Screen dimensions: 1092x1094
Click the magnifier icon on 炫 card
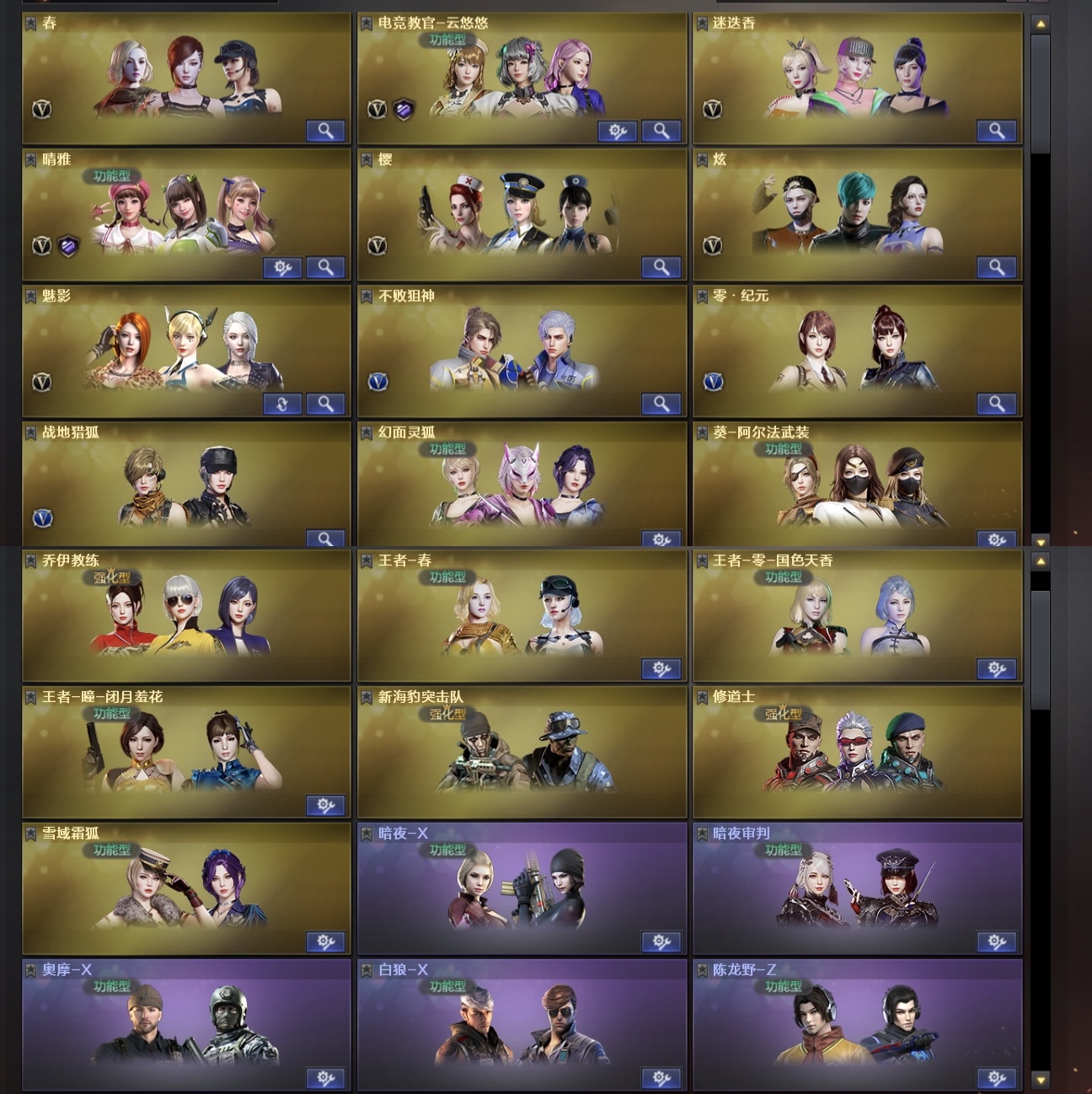(x=996, y=267)
